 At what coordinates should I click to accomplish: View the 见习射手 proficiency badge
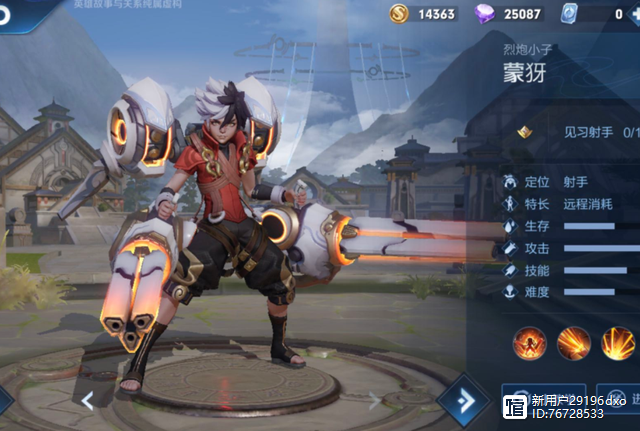coord(523,132)
